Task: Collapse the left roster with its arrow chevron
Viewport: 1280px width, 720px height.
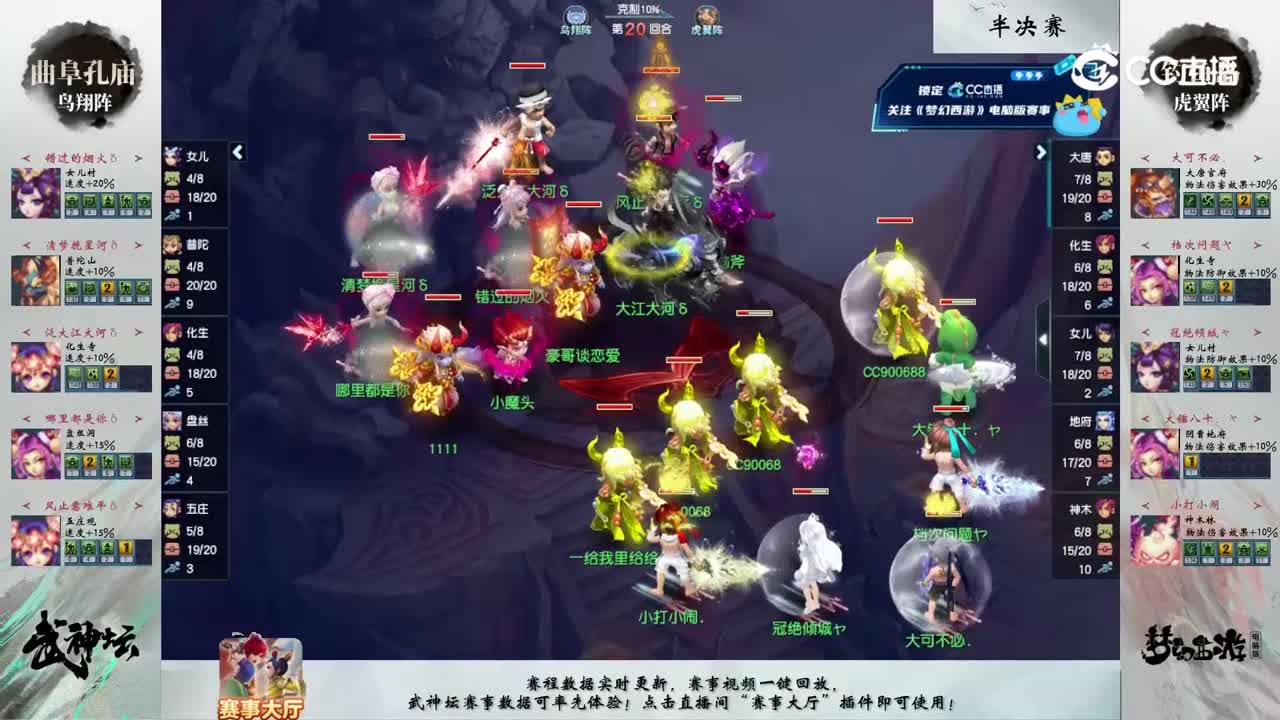Action: tap(238, 154)
